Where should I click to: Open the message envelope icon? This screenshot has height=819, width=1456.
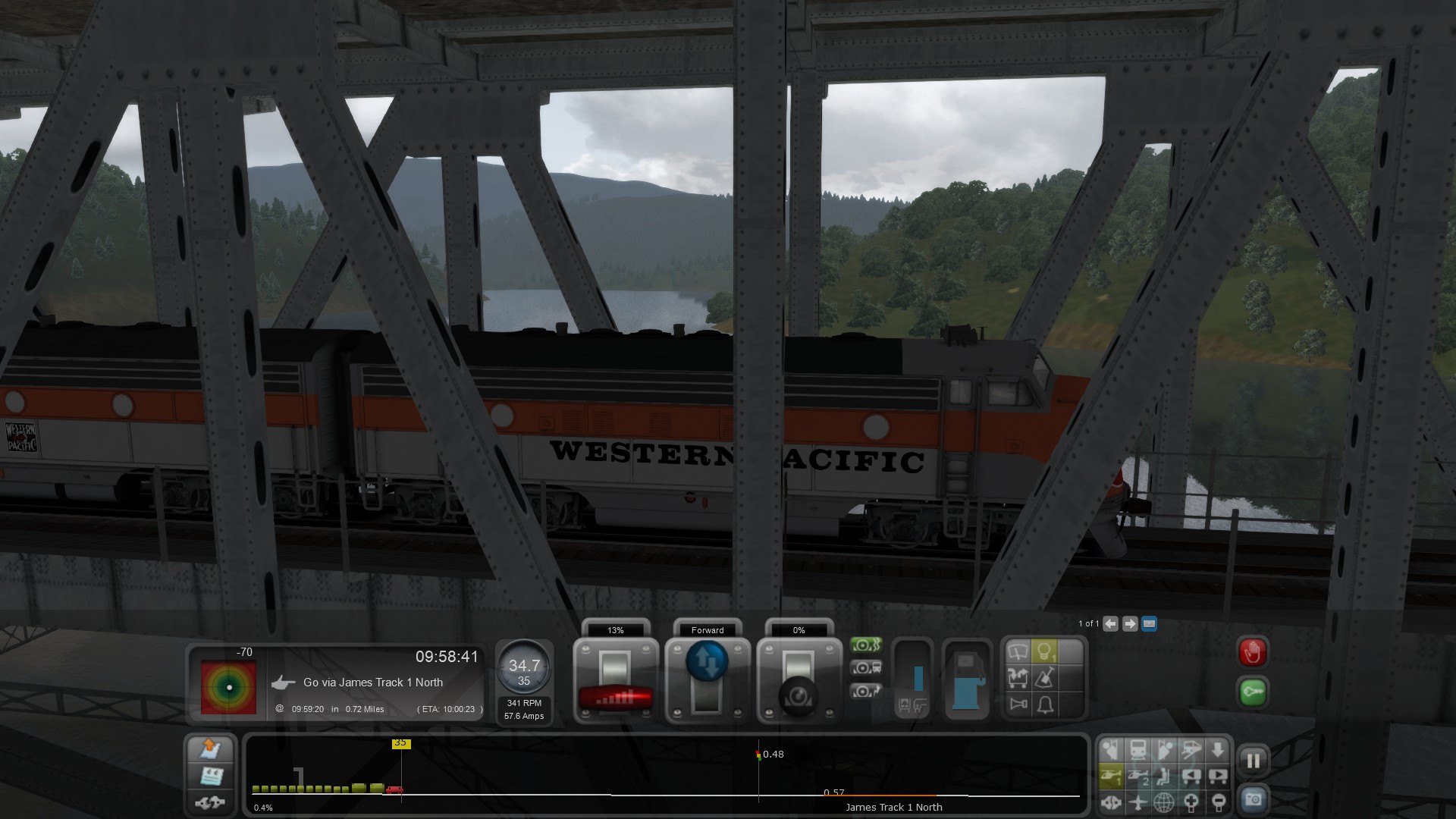pos(1149,624)
